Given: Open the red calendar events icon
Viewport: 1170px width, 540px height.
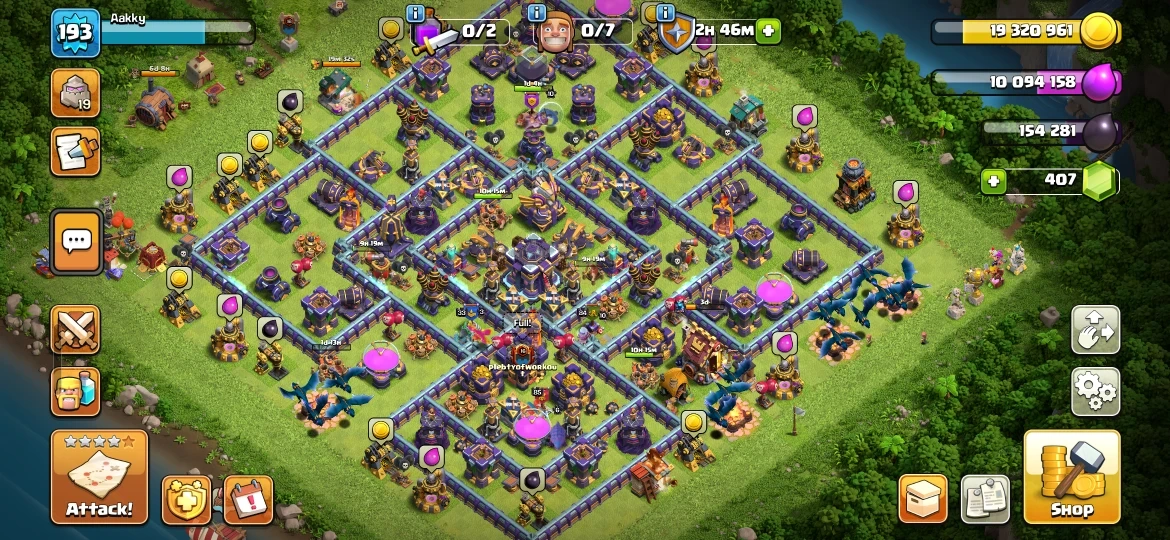Looking at the screenshot, I should 248,499.
